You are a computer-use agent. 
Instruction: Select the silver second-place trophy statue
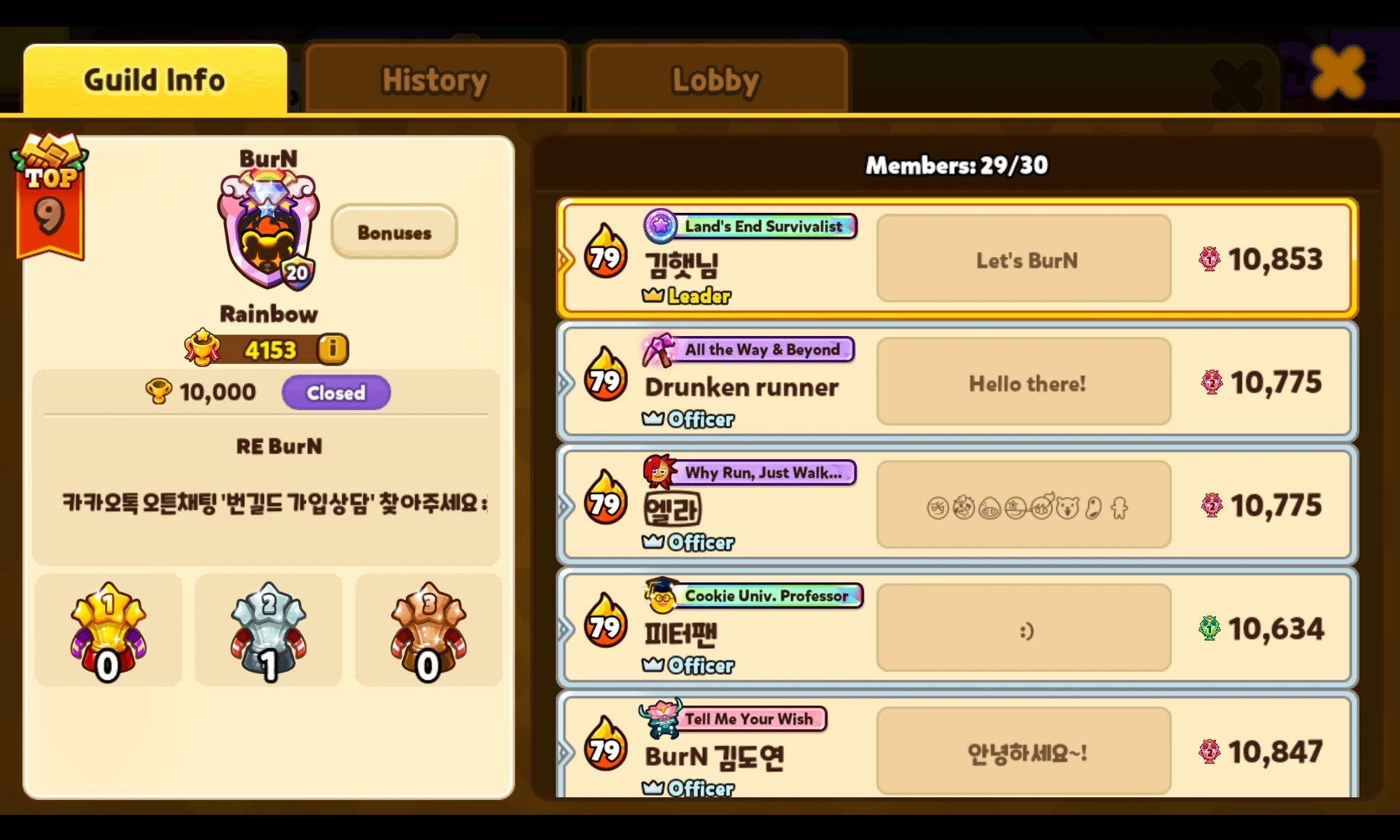click(x=268, y=626)
